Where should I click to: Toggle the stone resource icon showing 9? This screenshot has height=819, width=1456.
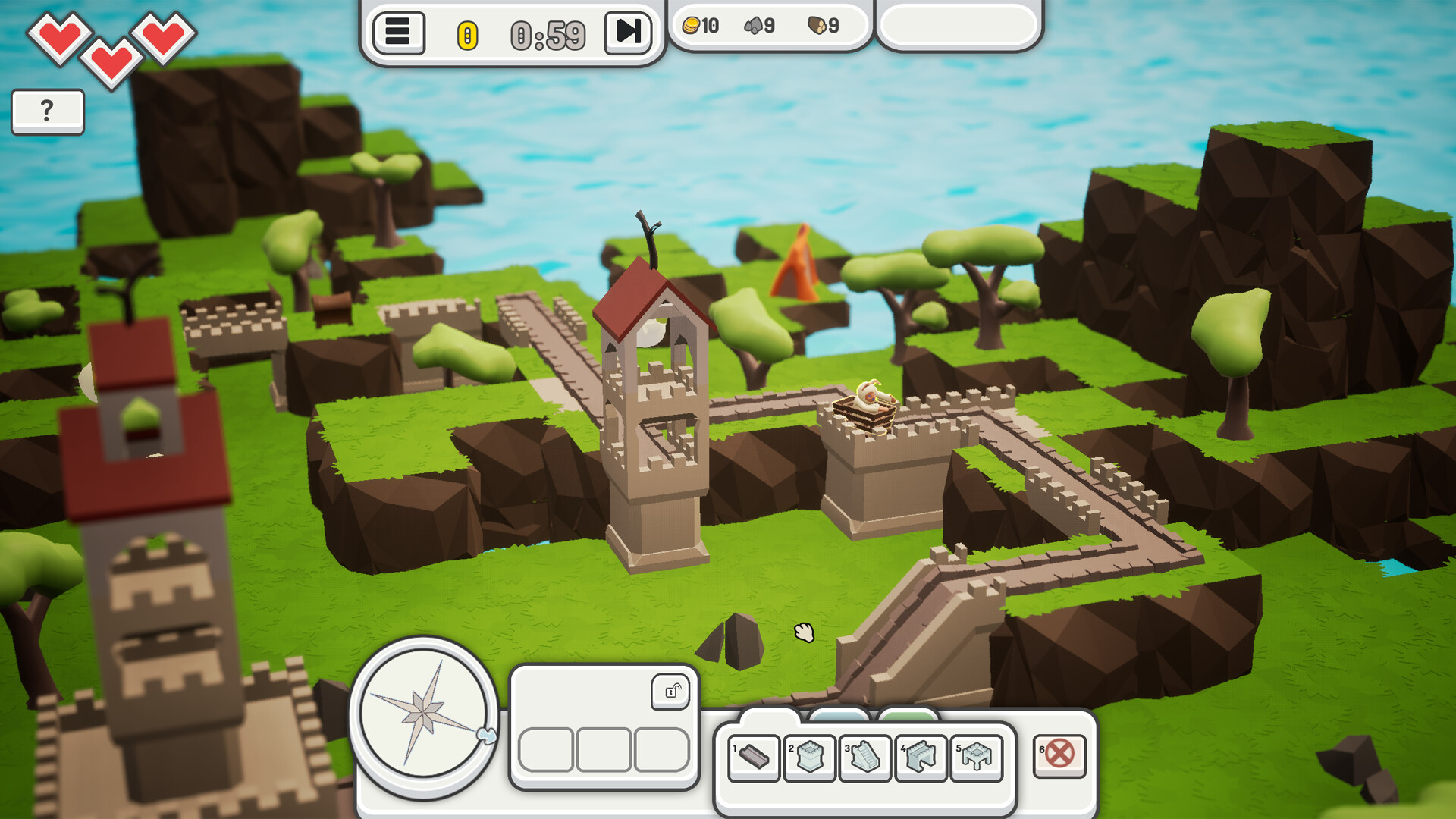click(x=758, y=25)
